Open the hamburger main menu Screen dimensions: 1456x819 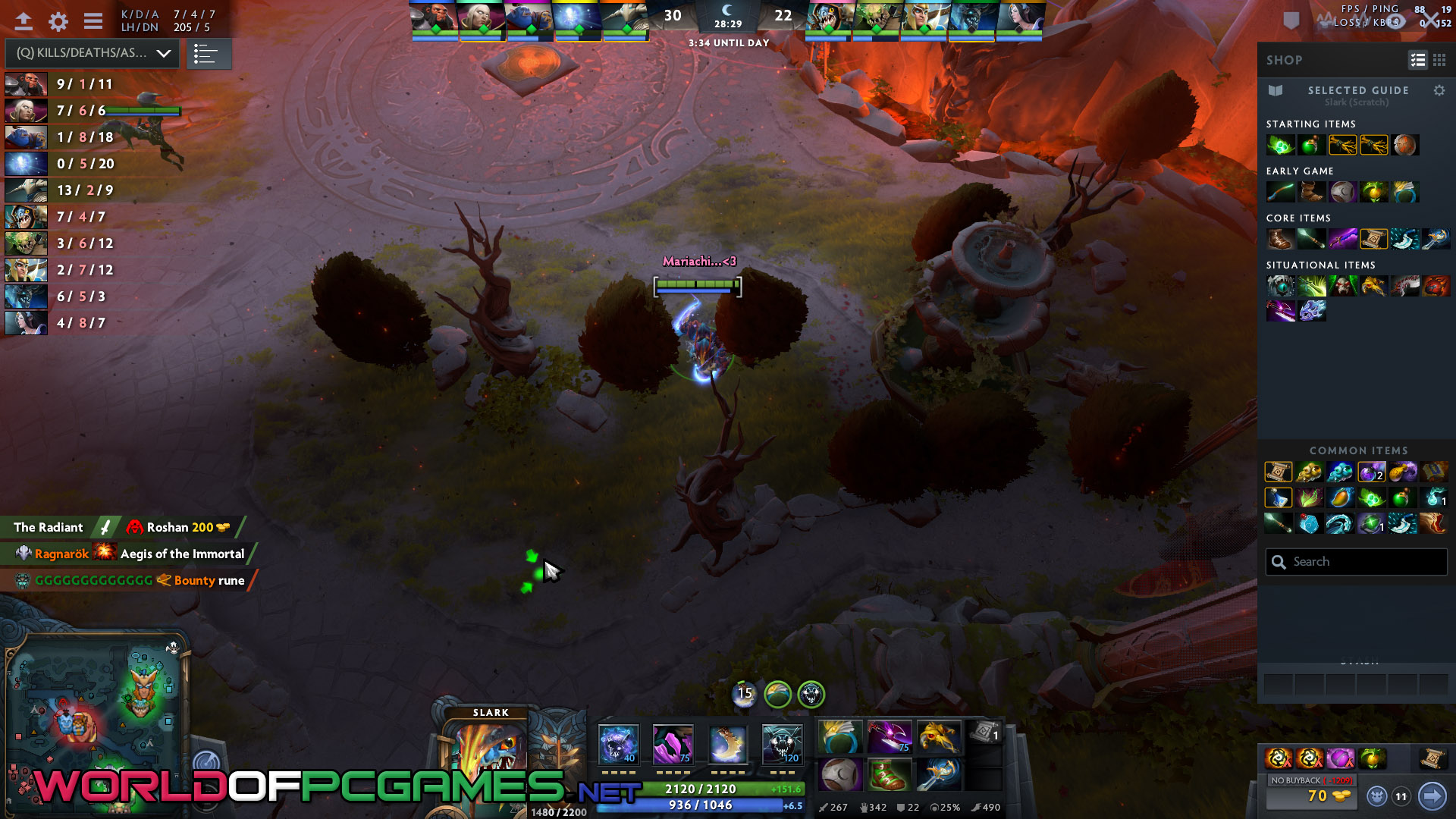[x=93, y=21]
